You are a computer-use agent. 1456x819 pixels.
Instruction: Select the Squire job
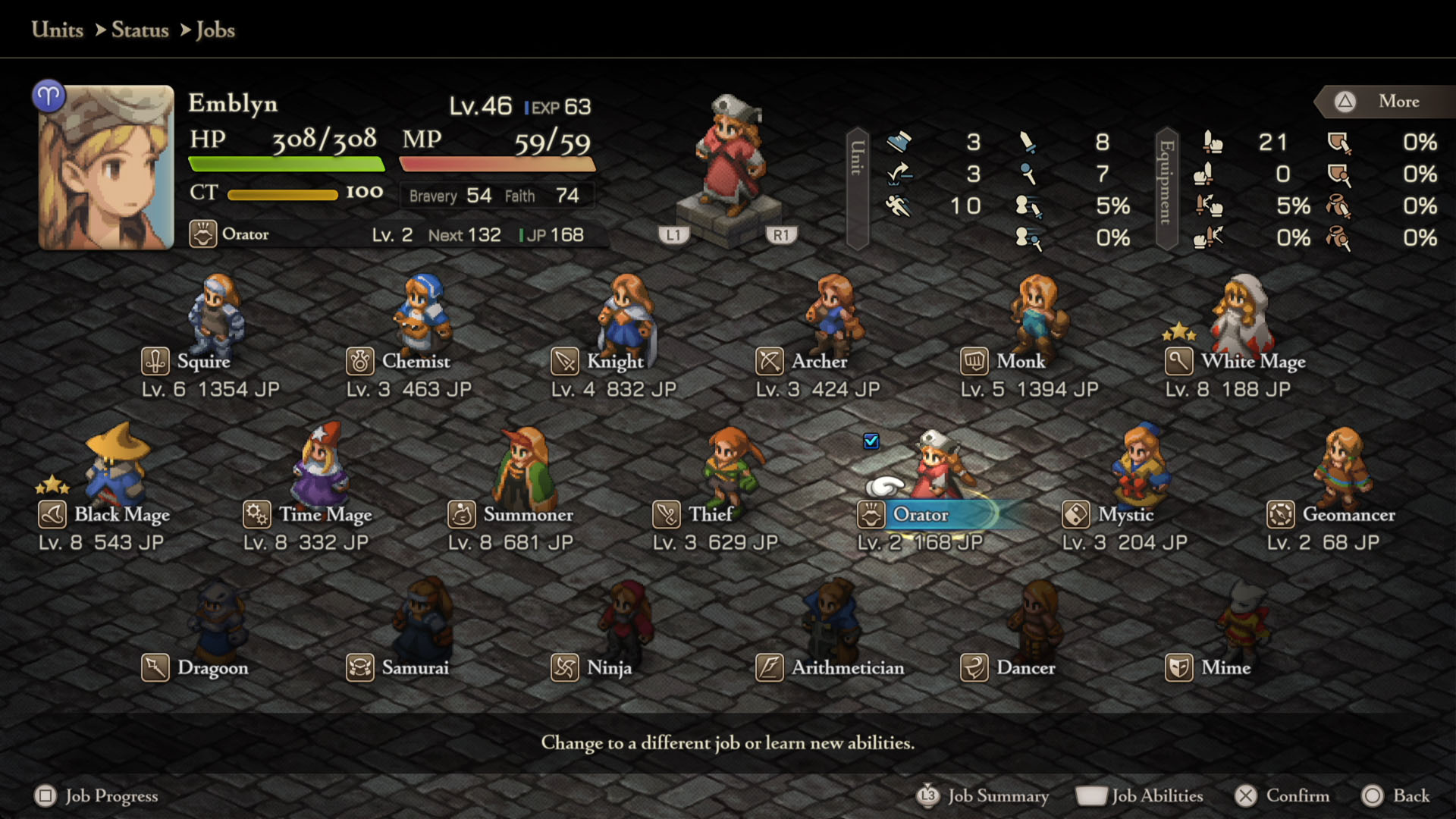pos(202,362)
